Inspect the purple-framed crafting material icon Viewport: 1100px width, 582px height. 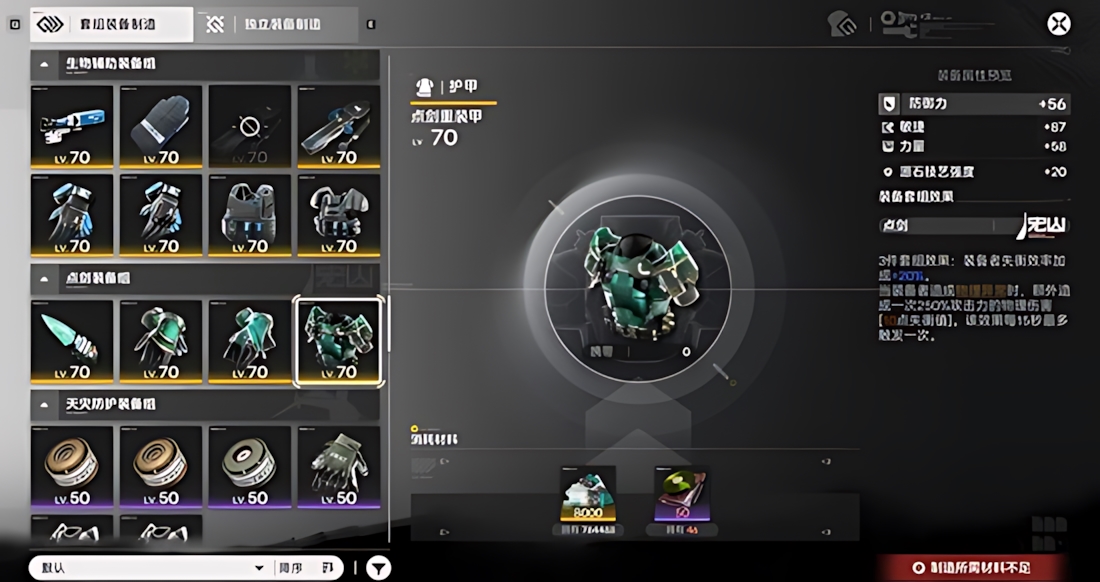681,494
